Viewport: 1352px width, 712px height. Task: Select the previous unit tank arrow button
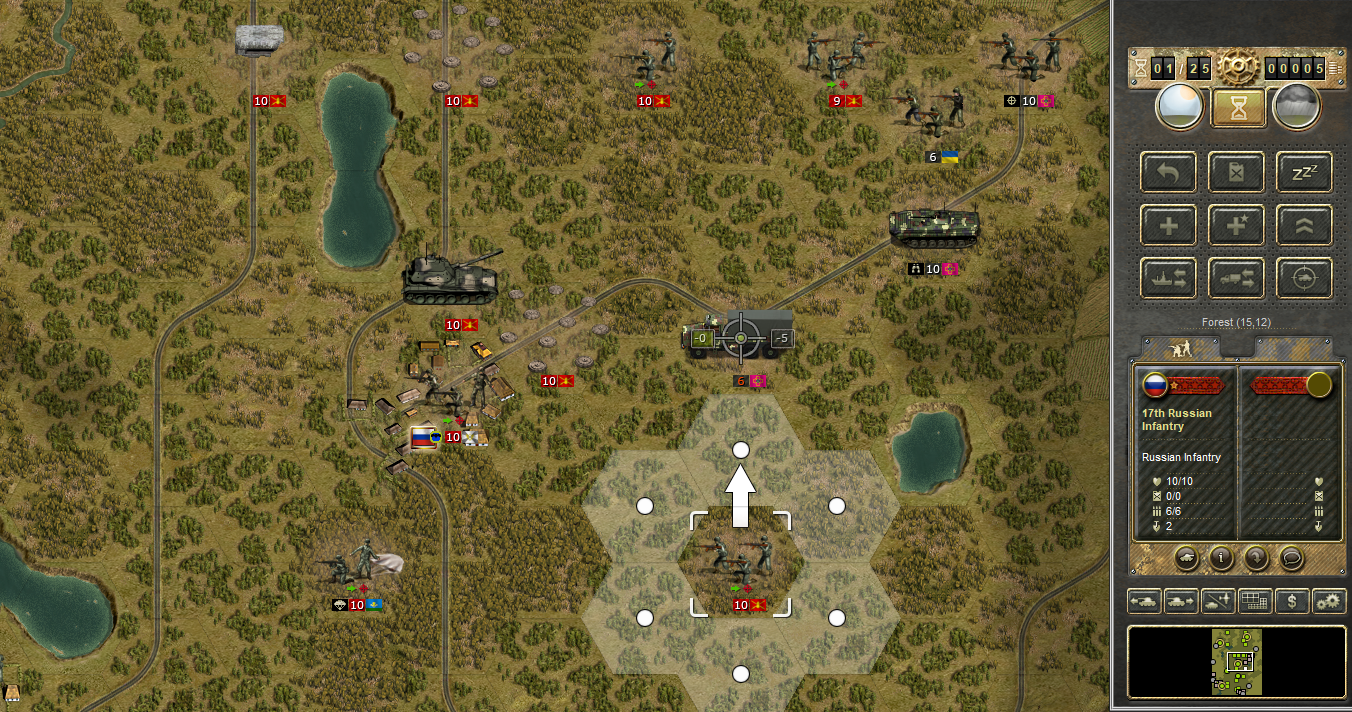tap(1143, 601)
